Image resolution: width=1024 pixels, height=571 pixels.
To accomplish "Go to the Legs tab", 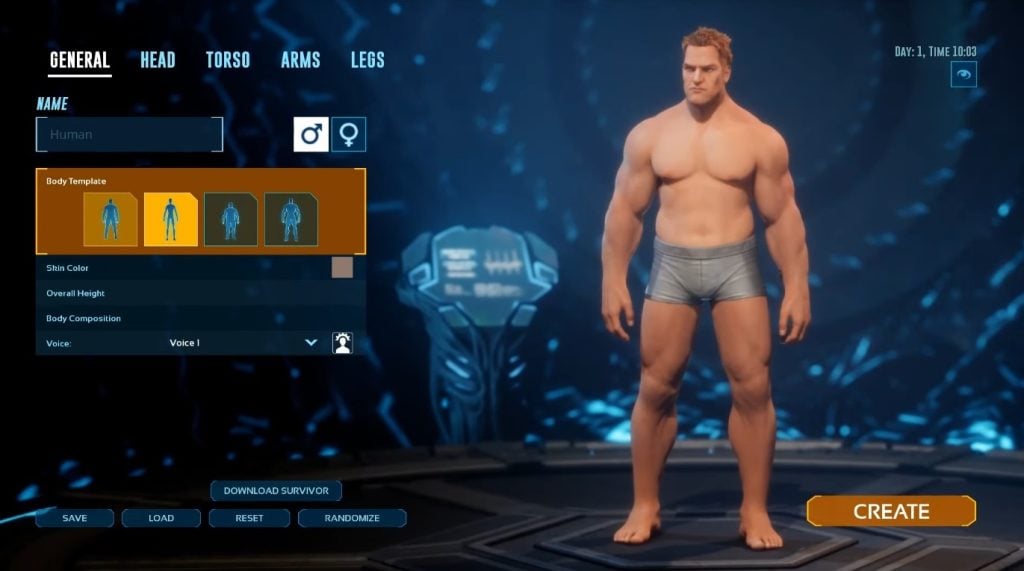I will point(367,60).
